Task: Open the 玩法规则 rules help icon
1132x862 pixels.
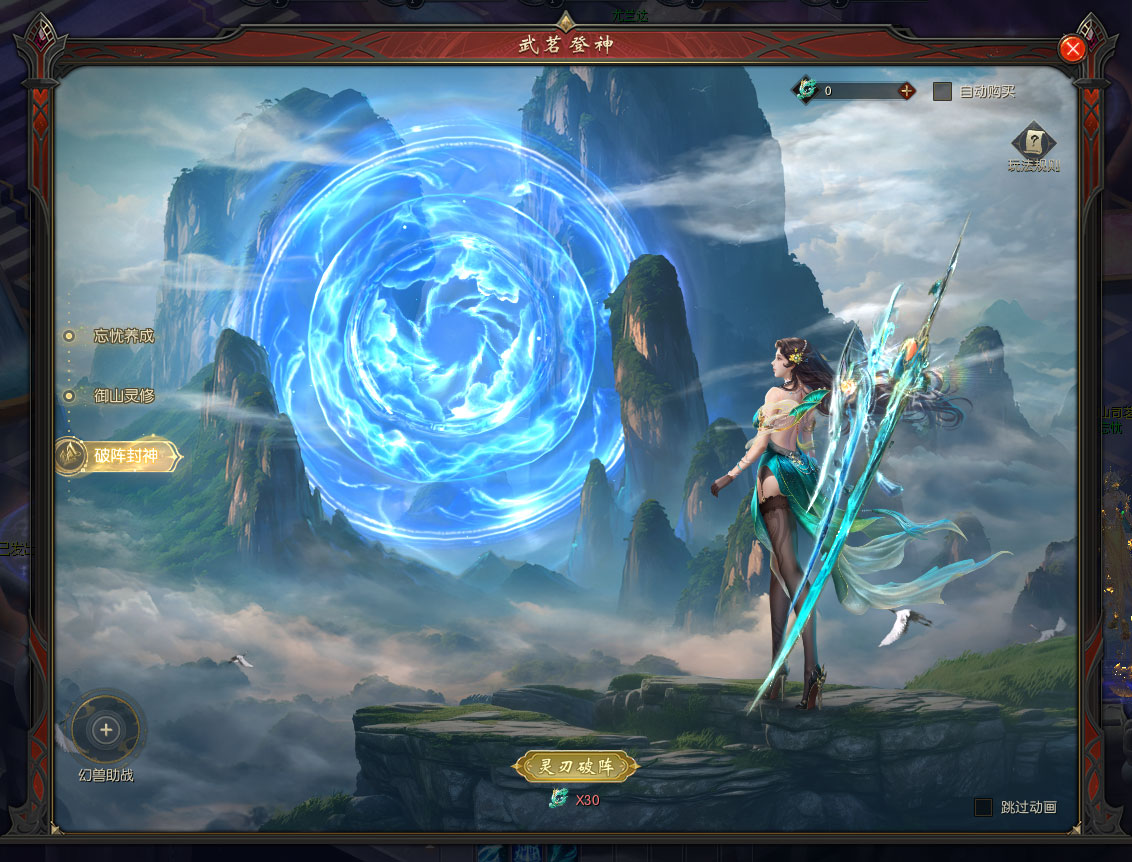Action: pos(1033,142)
